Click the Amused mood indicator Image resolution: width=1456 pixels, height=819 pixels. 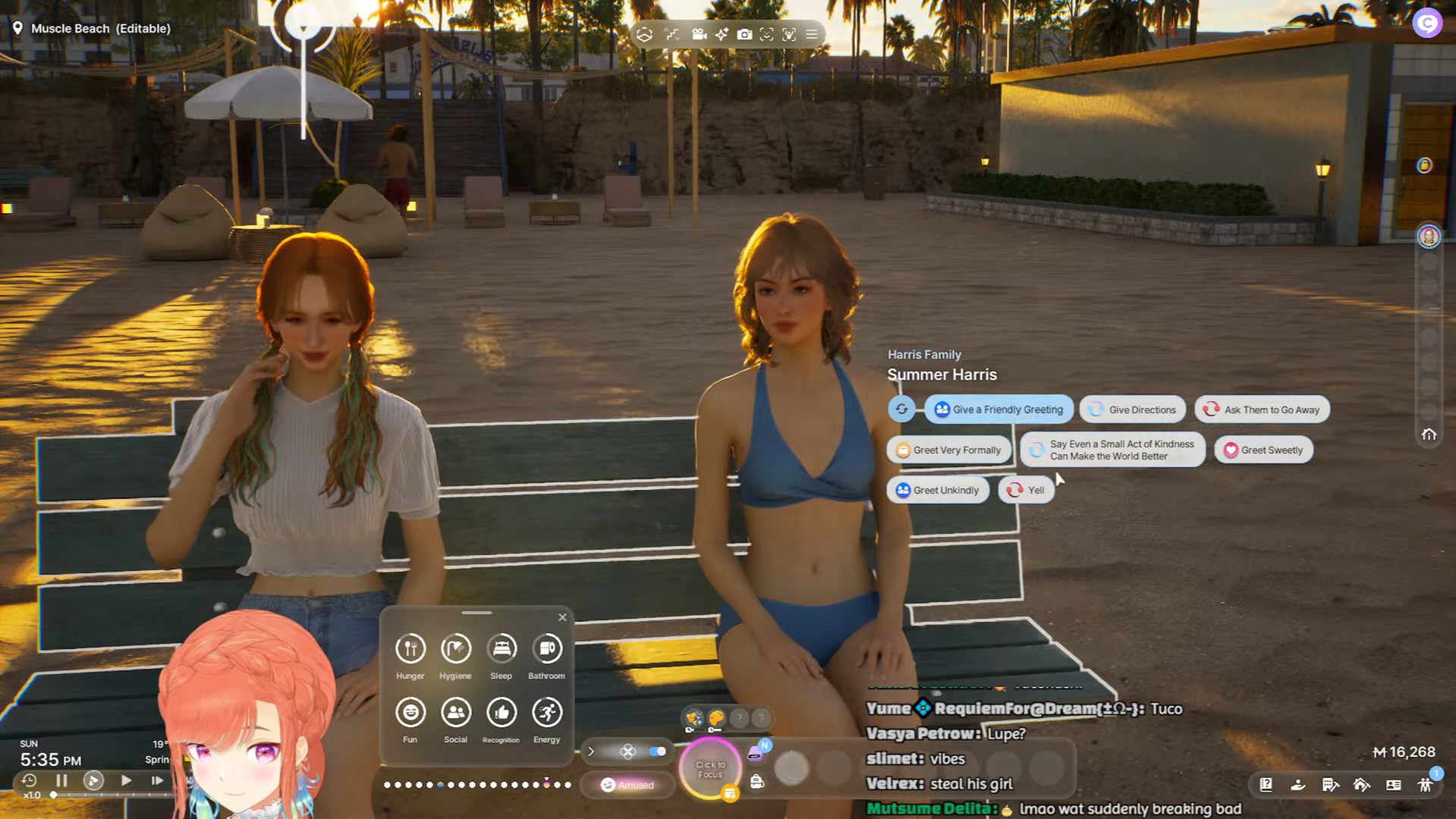tap(627, 785)
